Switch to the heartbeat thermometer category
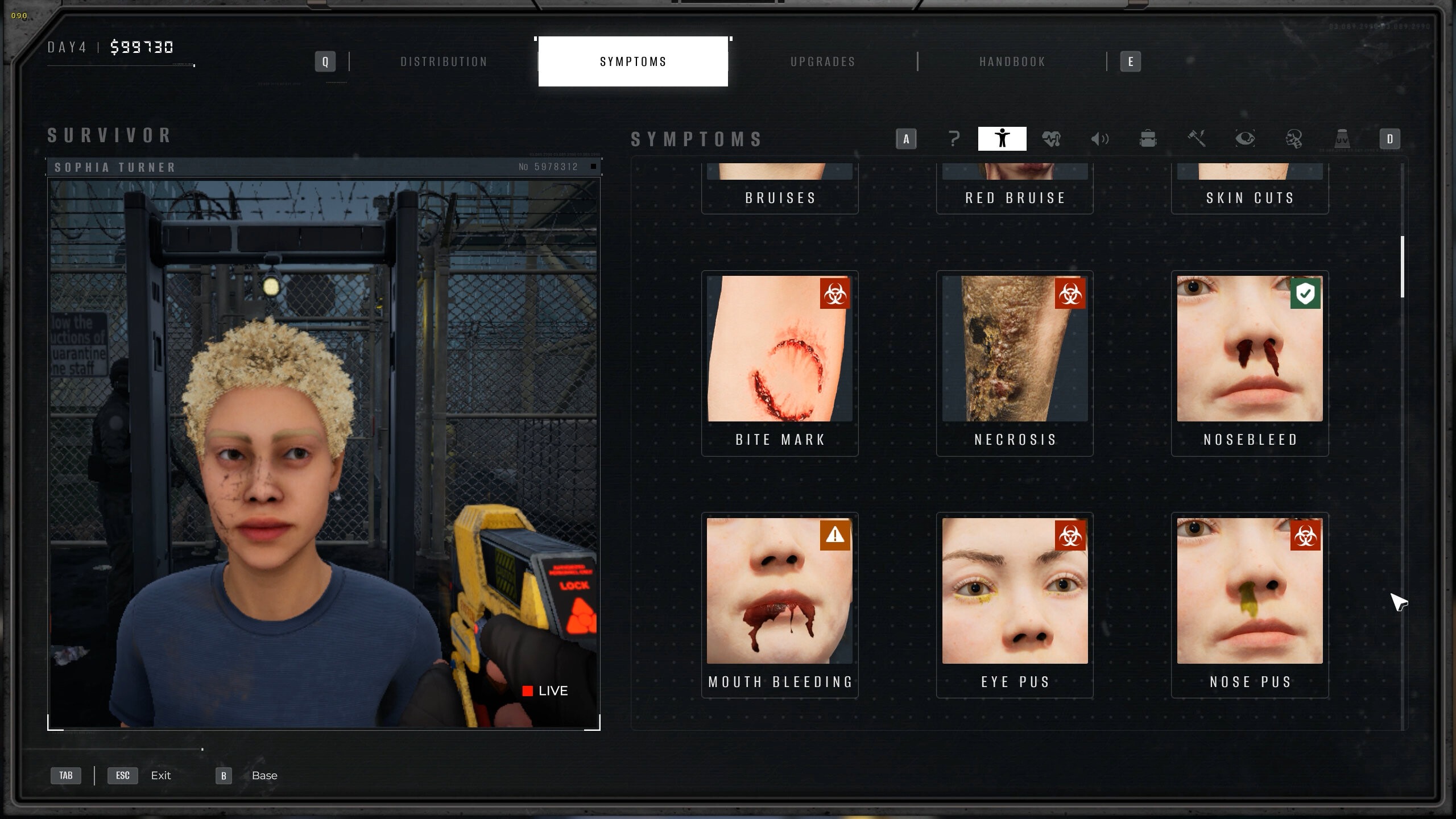Image resolution: width=1456 pixels, height=819 pixels. tap(1051, 139)
